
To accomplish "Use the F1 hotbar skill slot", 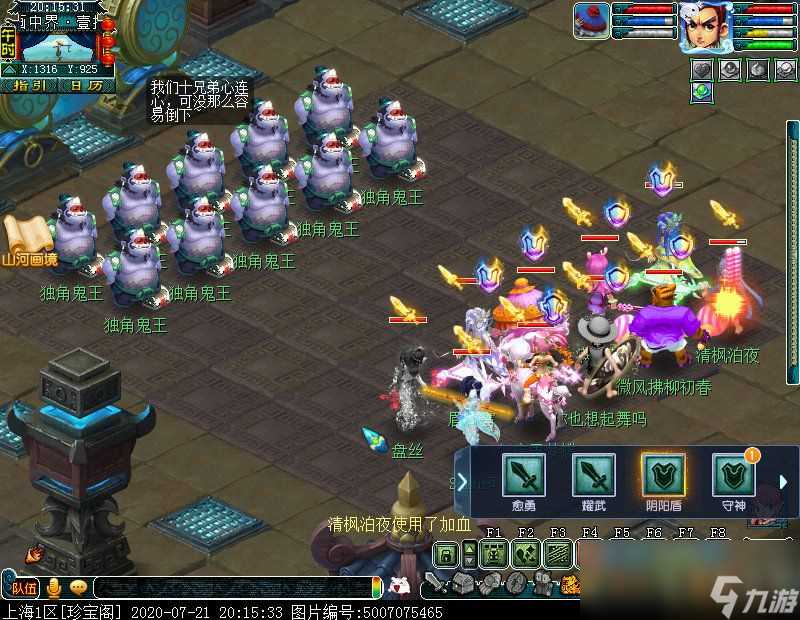I will pyautogui.click(x=493, y=553).
